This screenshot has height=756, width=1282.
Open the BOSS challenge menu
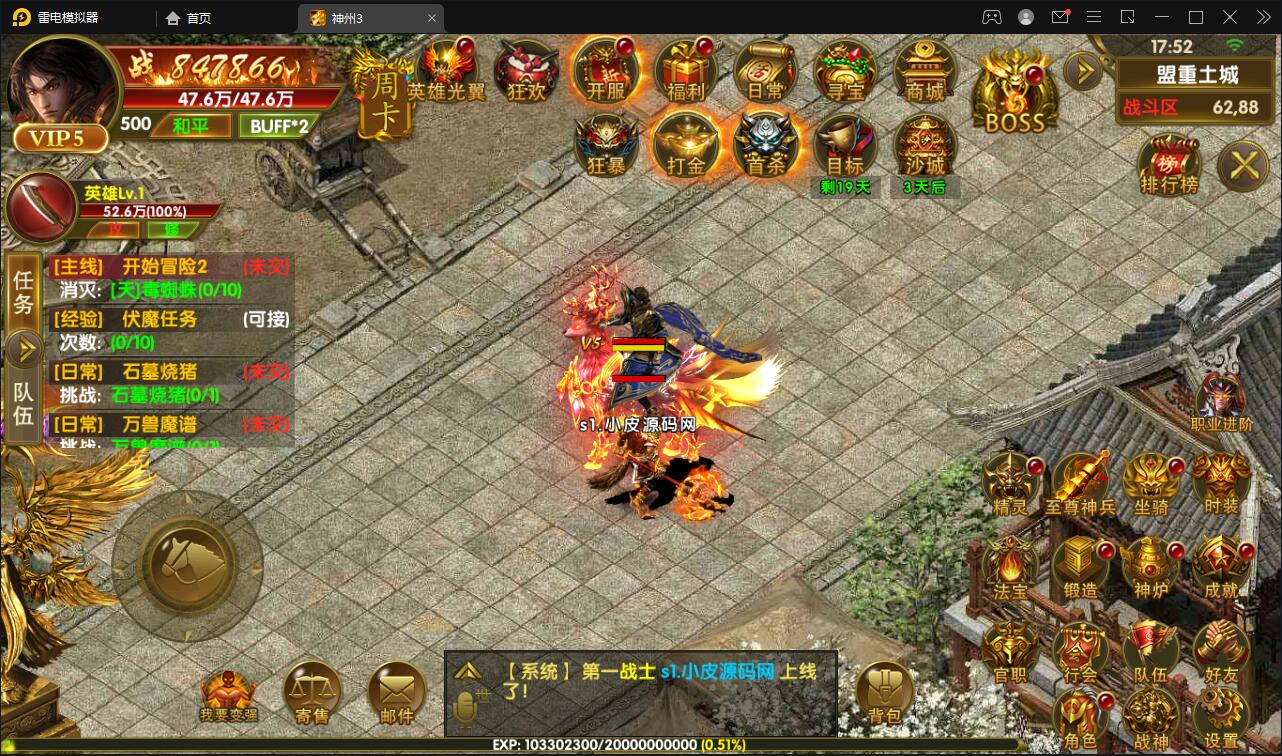(x=1014, y=92)
